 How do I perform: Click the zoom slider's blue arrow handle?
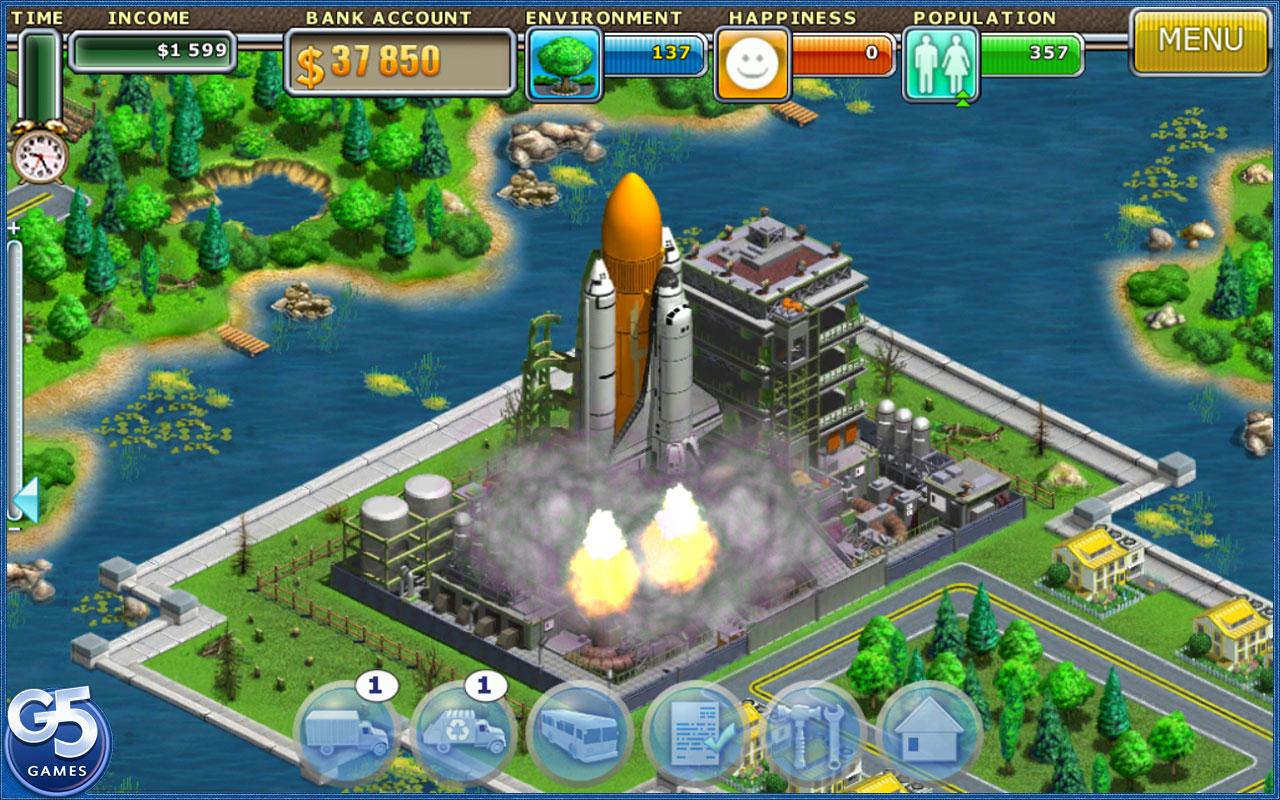click(26, 500)
